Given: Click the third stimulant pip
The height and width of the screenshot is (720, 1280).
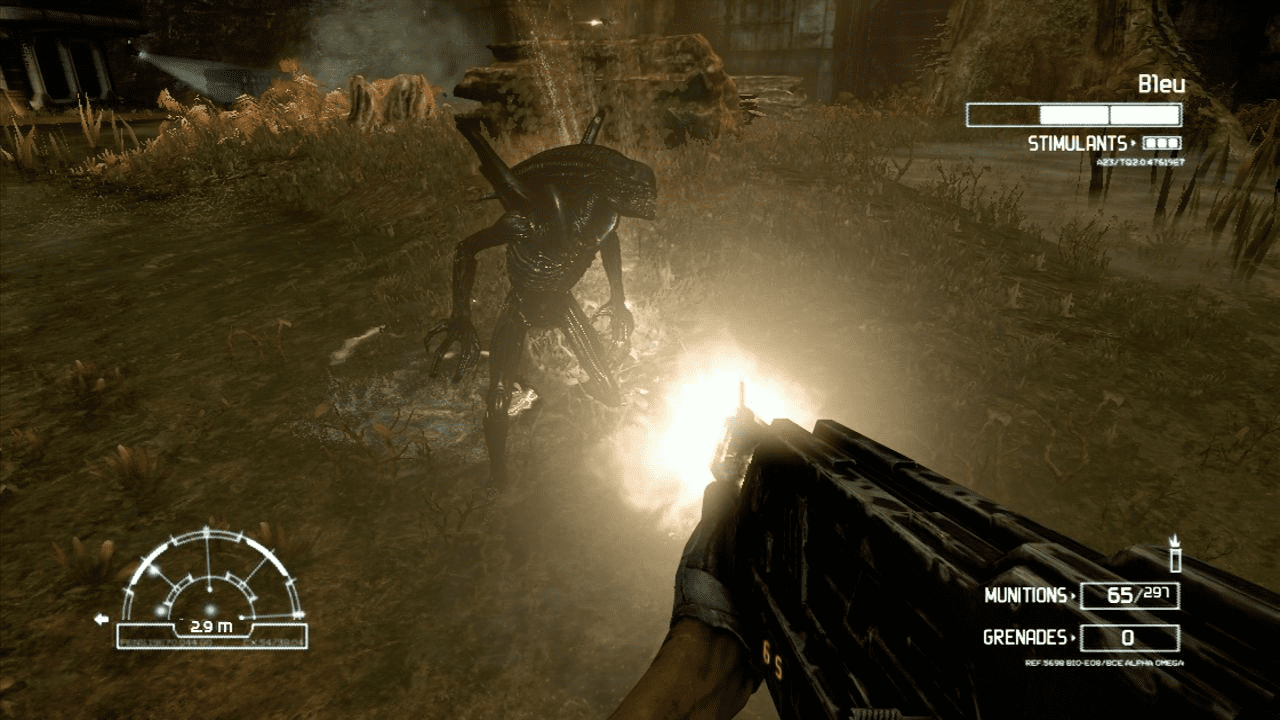Looking at the screenshot, I should [x=1172, y=141].
